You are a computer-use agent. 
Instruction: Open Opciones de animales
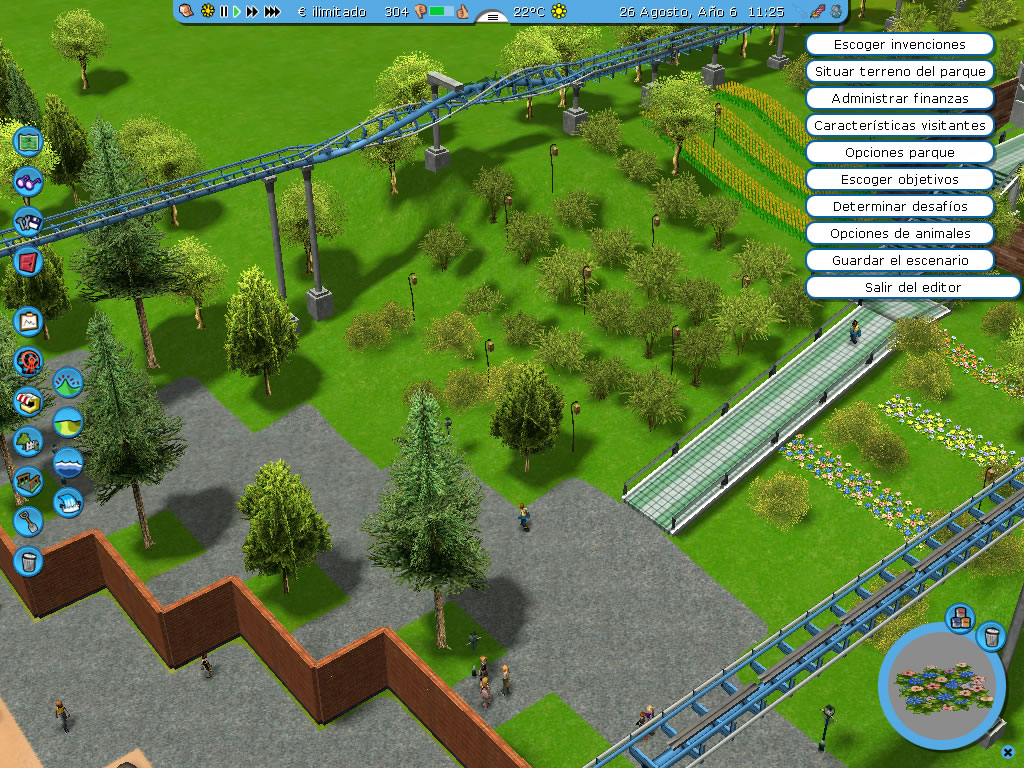tap(899, 234)
